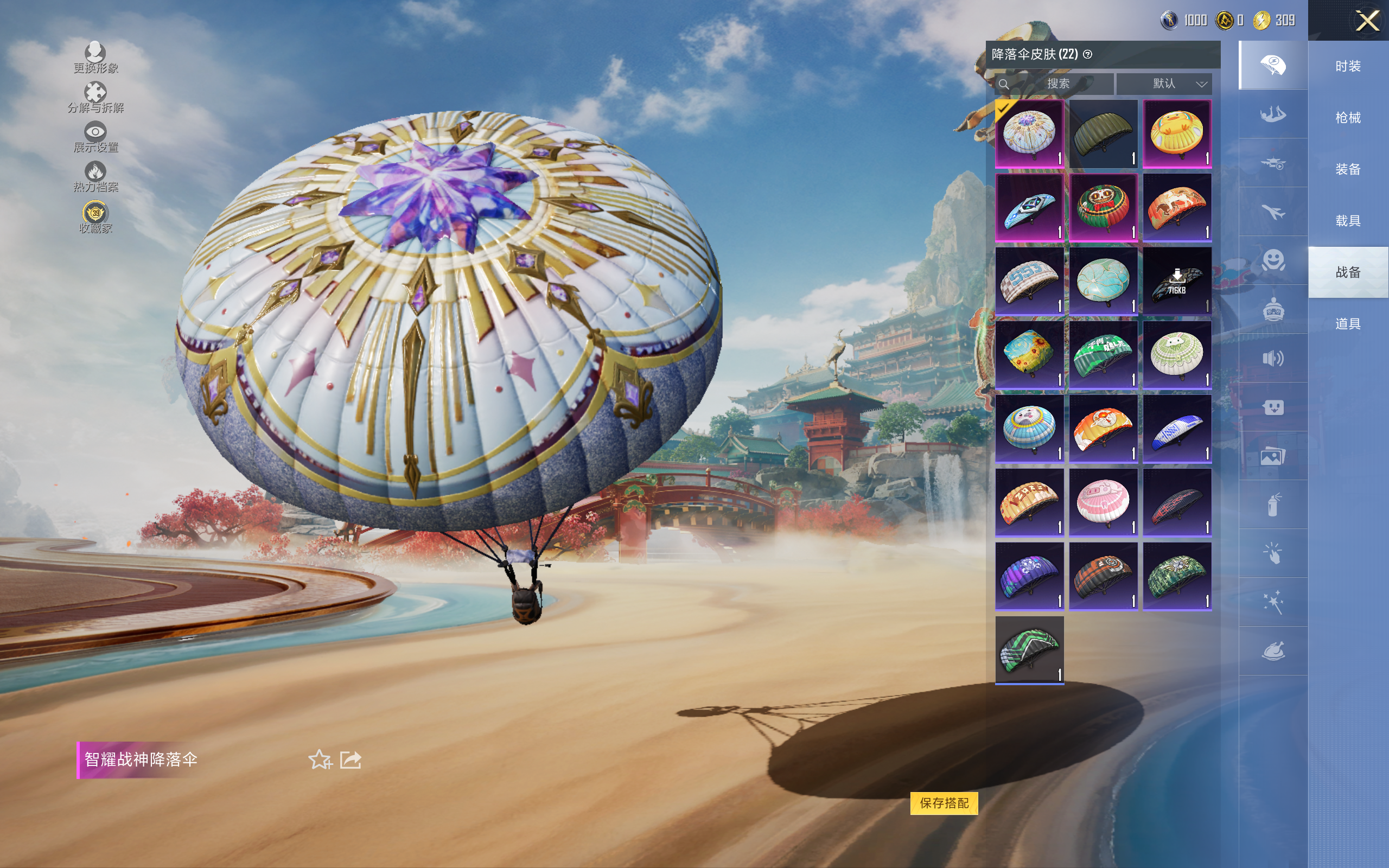1389x868 pixels.
Task: Select the yellow duck parachute skin
Action: tap(1177, 134)
